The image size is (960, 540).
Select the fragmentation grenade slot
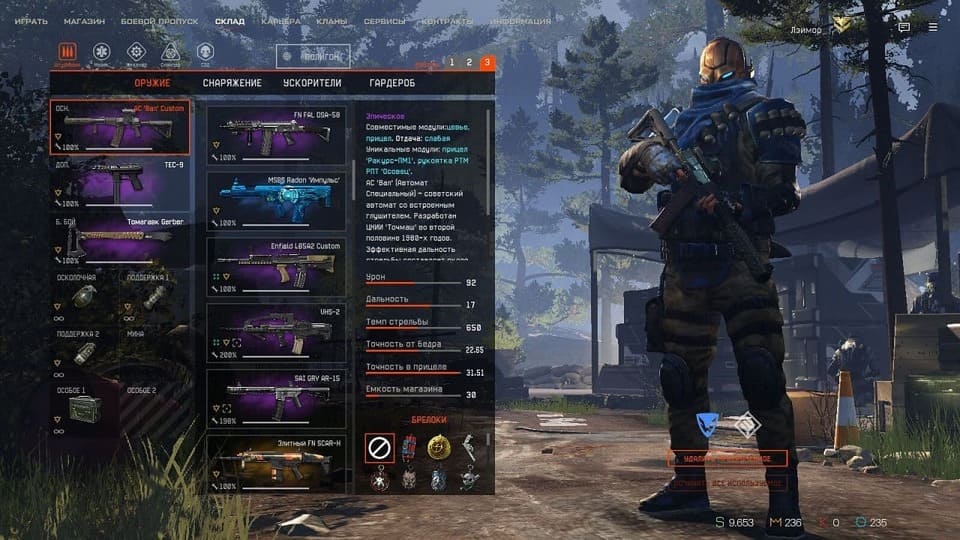click(x=84, y=297)
